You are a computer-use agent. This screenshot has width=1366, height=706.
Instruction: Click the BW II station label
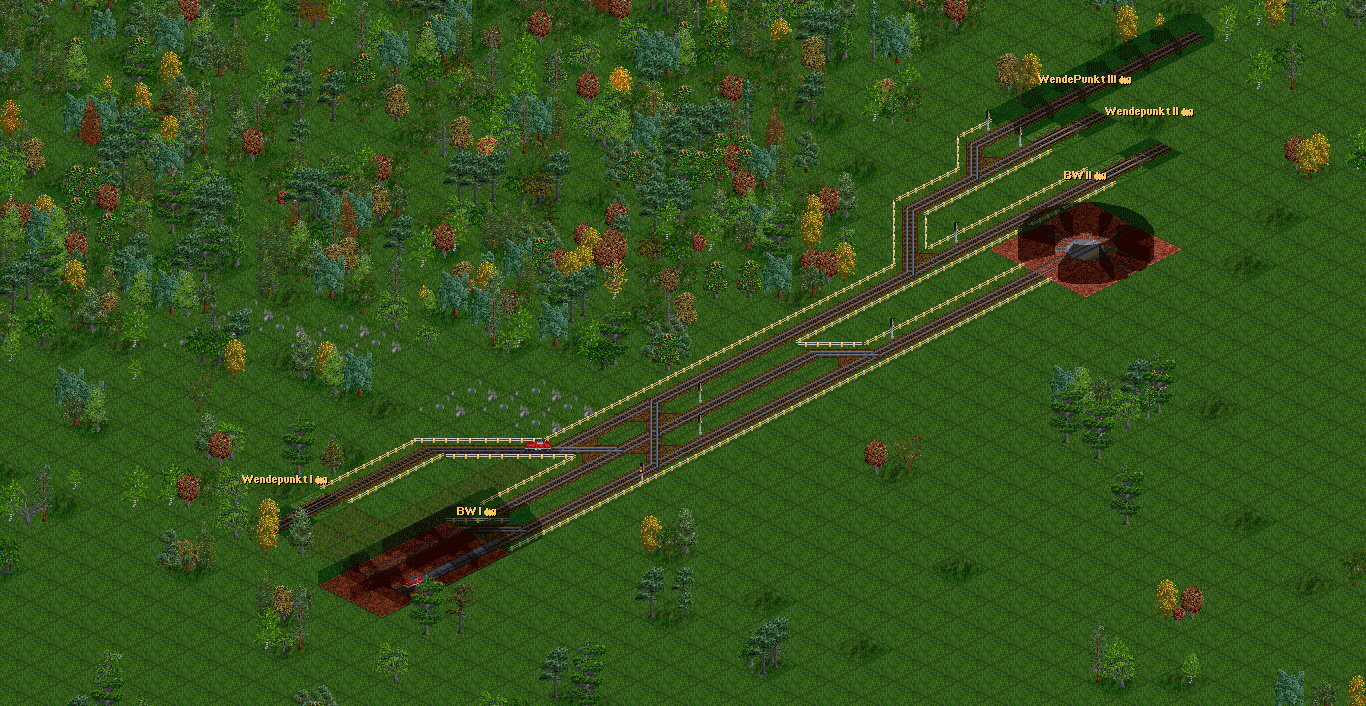click(x=1083, y=175)
